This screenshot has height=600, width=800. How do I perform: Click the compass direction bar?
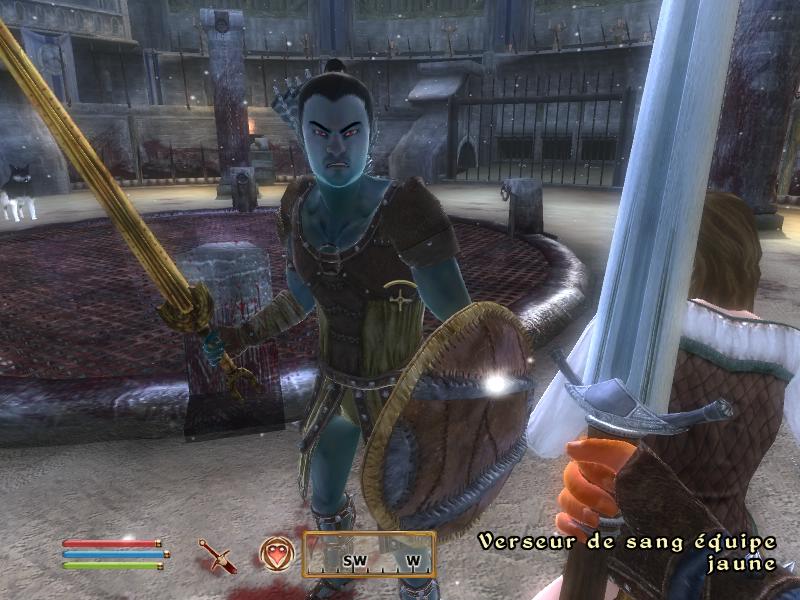369,555
